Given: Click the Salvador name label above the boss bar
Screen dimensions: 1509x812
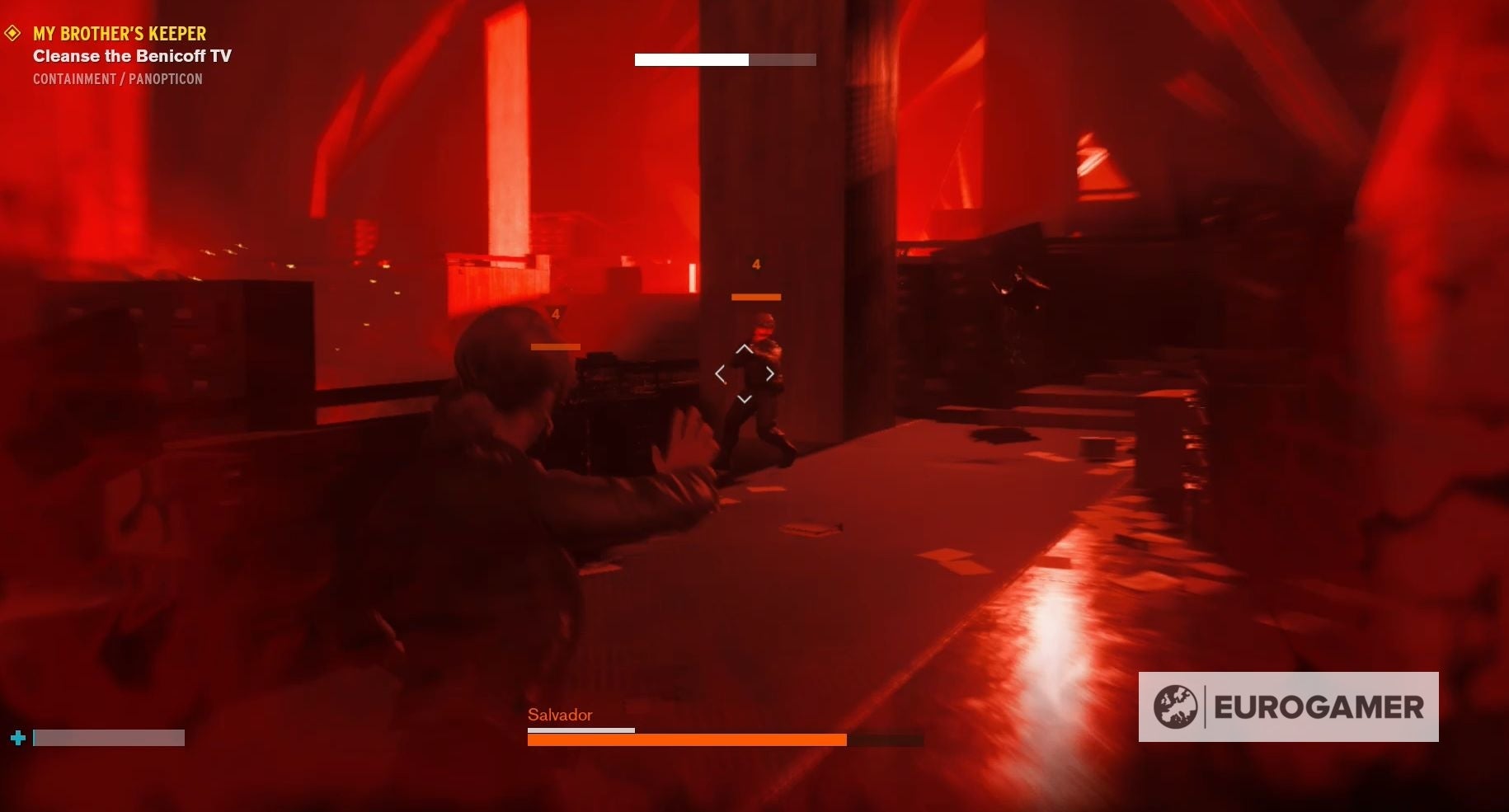Looking at the screenshot, I should 559,715.
